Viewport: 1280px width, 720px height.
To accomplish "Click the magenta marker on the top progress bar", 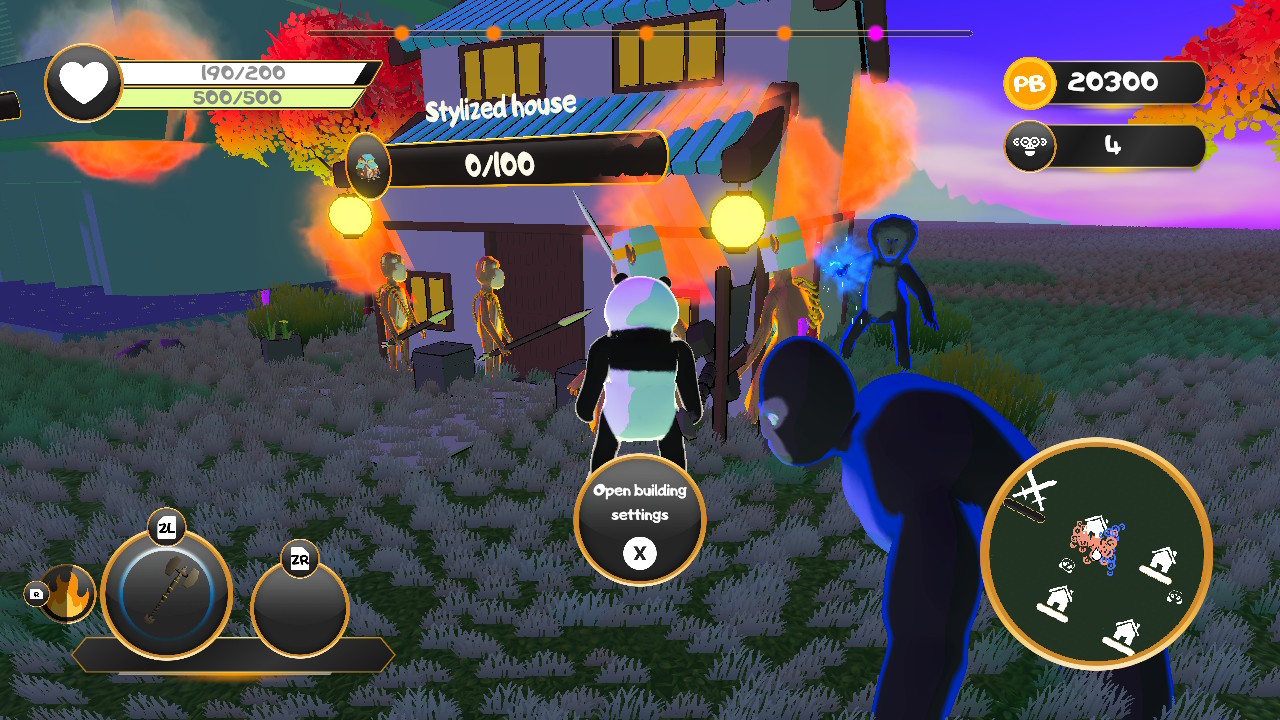I will tap(877, 33).
